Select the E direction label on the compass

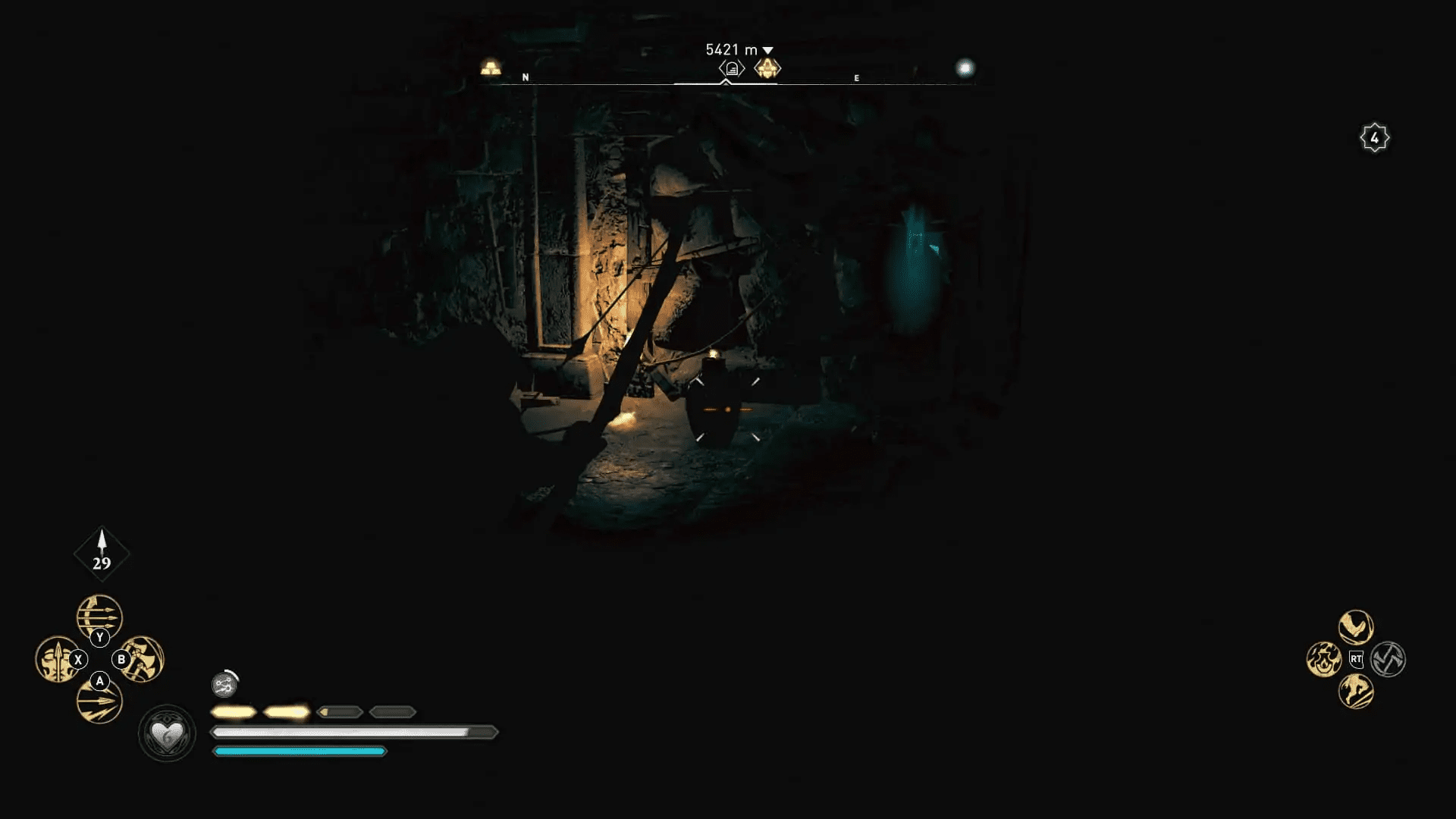point(855,77)
